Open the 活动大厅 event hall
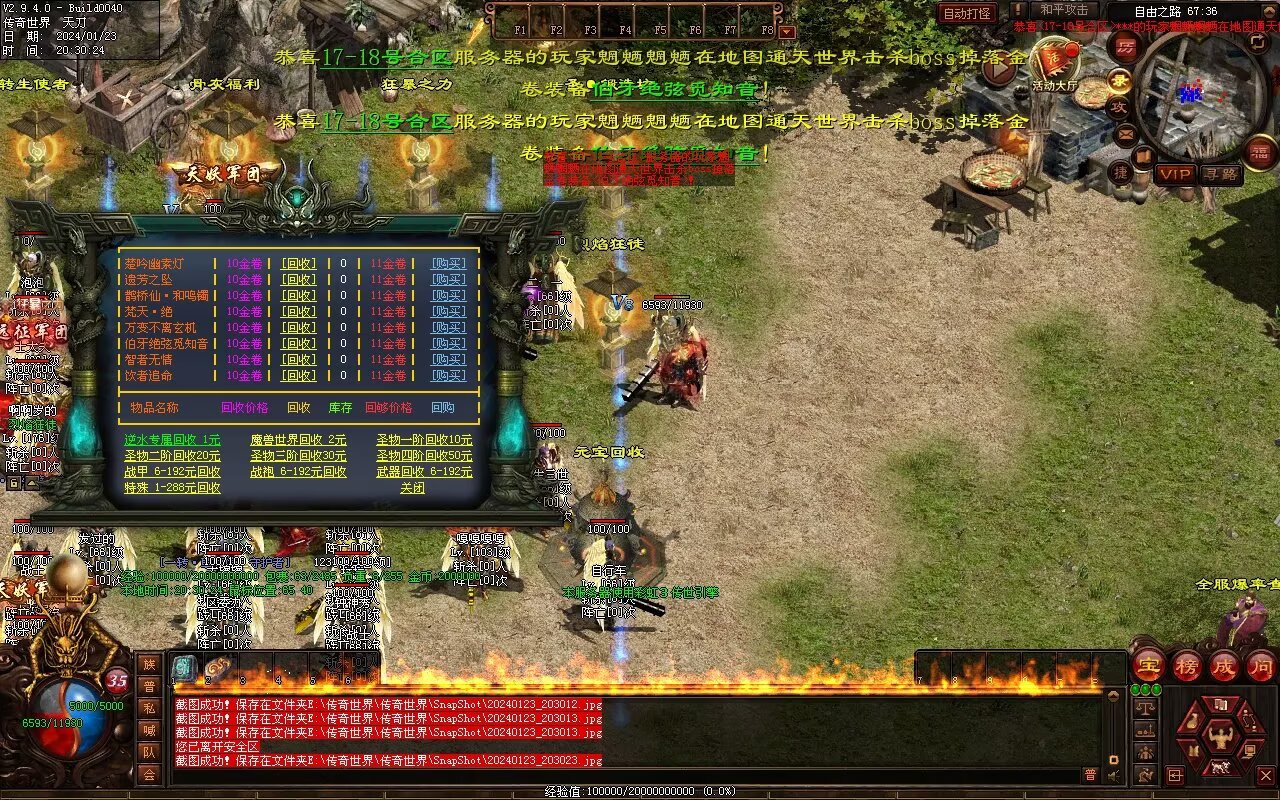The width and height of the screenshot is (1280, 800). (x=1055, y=65)
